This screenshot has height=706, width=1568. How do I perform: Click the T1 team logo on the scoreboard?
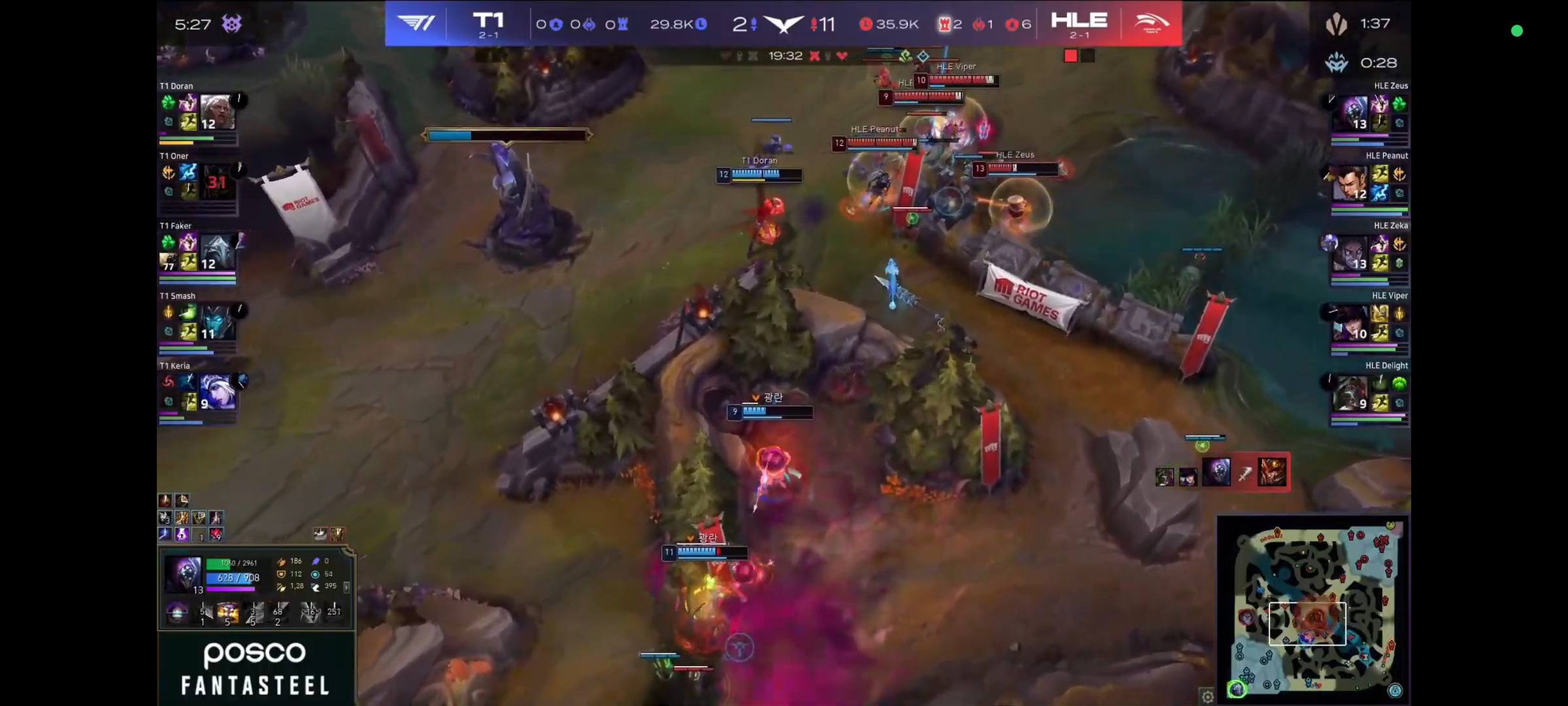coord(416,24)
